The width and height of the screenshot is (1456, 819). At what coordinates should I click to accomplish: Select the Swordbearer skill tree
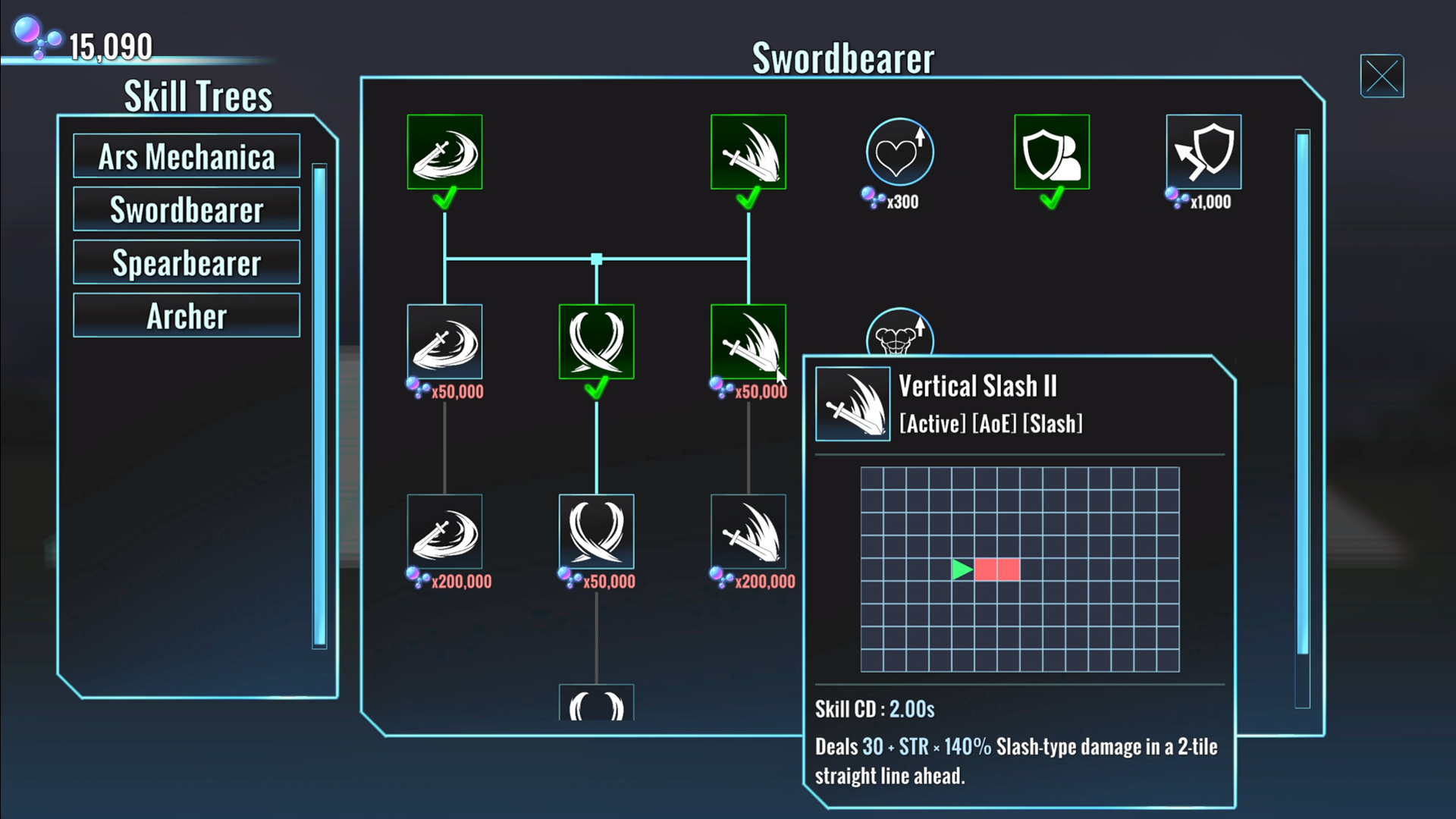(x=187, y=210)
